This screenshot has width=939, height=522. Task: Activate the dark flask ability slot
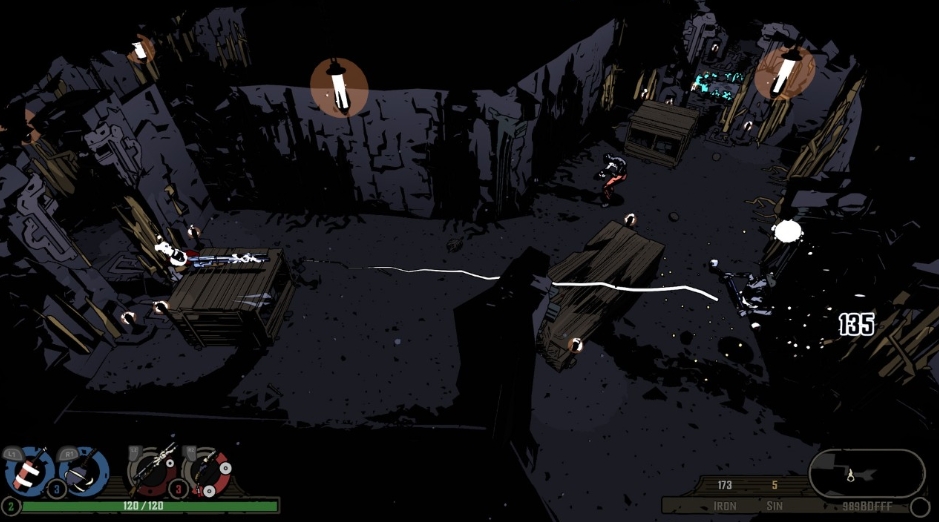(84, 470)
